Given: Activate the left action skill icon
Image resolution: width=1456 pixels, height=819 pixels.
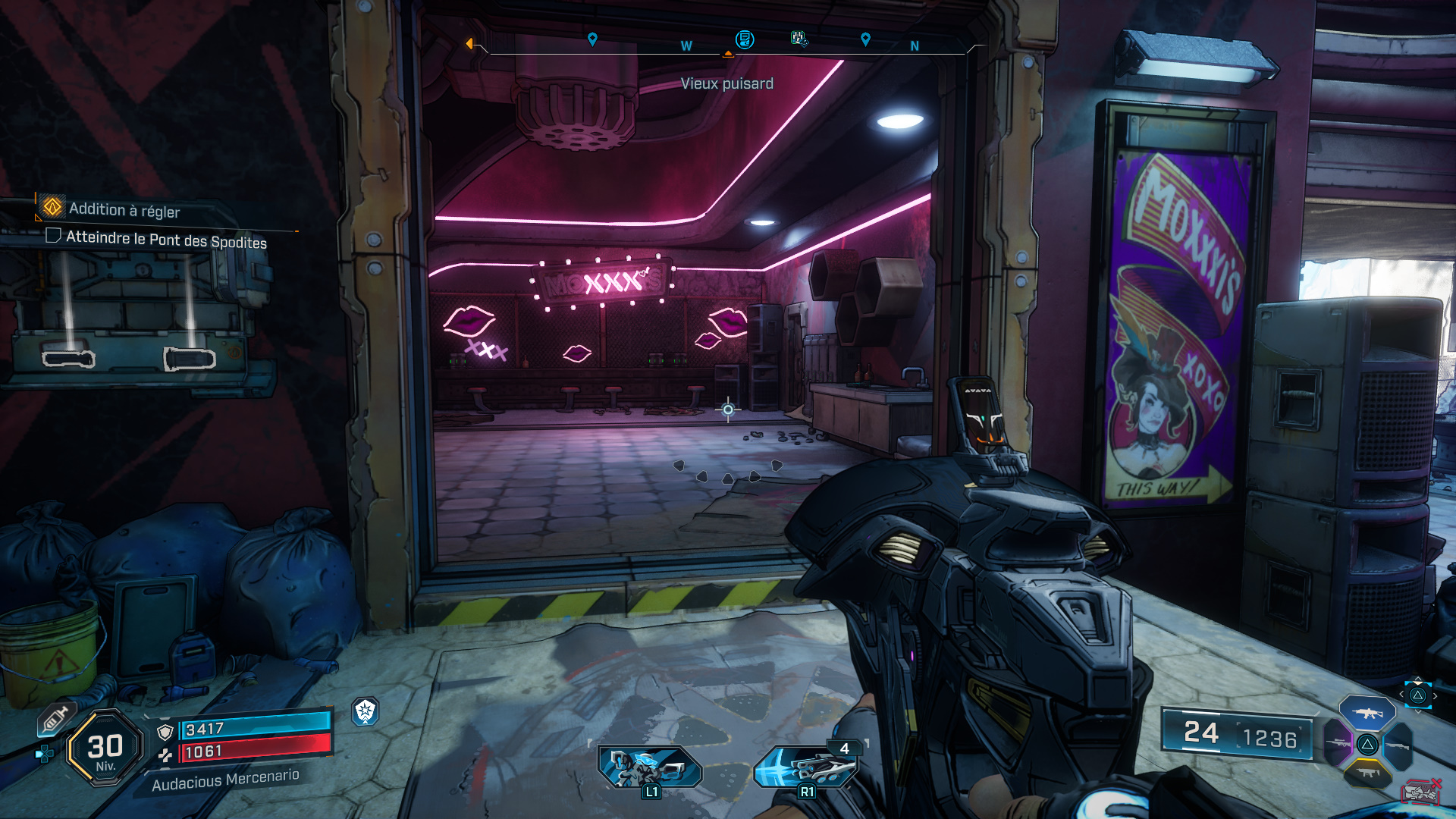Looking at the screenshot, I should (649, 766).
